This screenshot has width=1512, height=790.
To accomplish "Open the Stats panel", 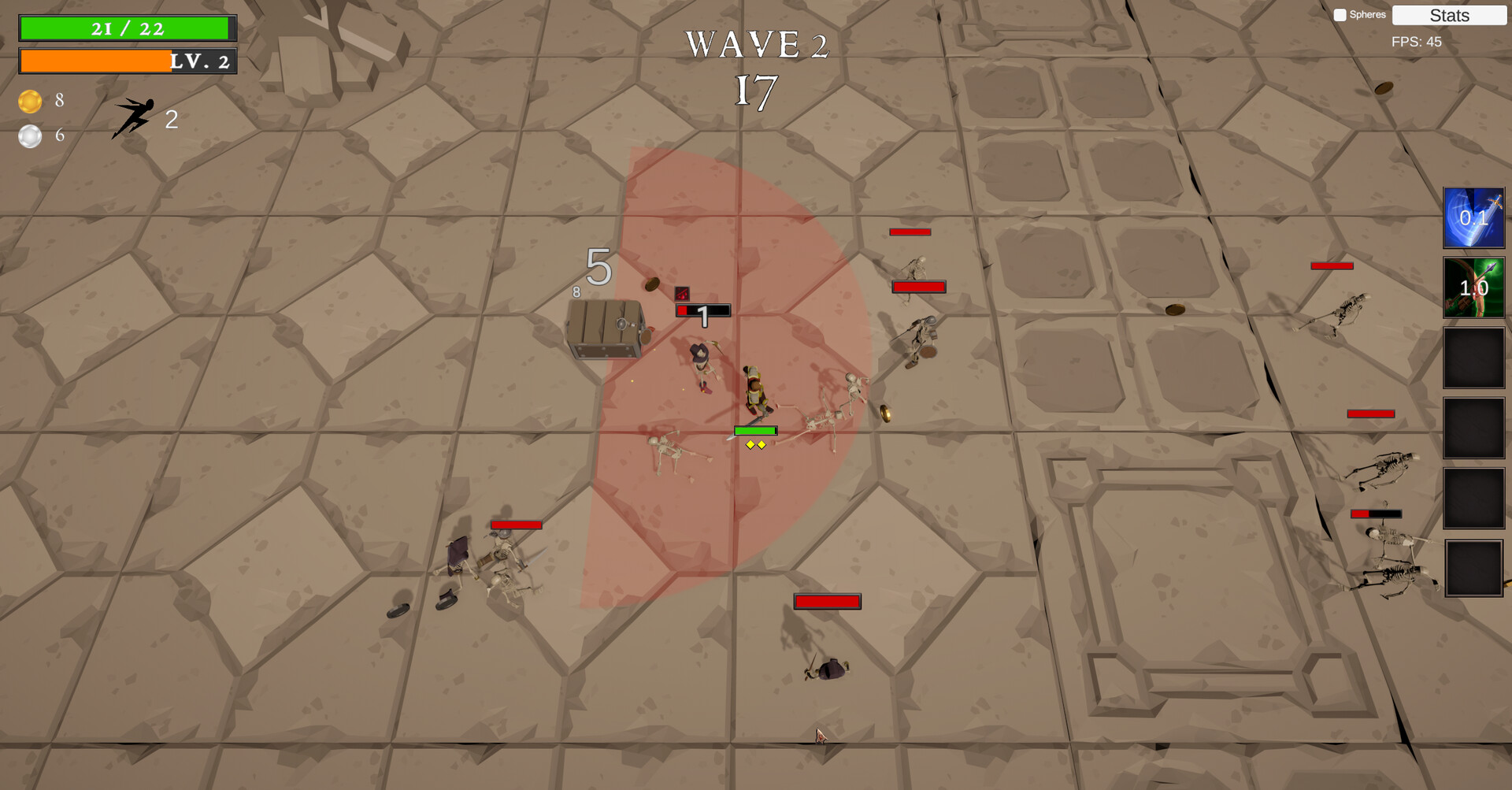I will tap(1449, 15).
